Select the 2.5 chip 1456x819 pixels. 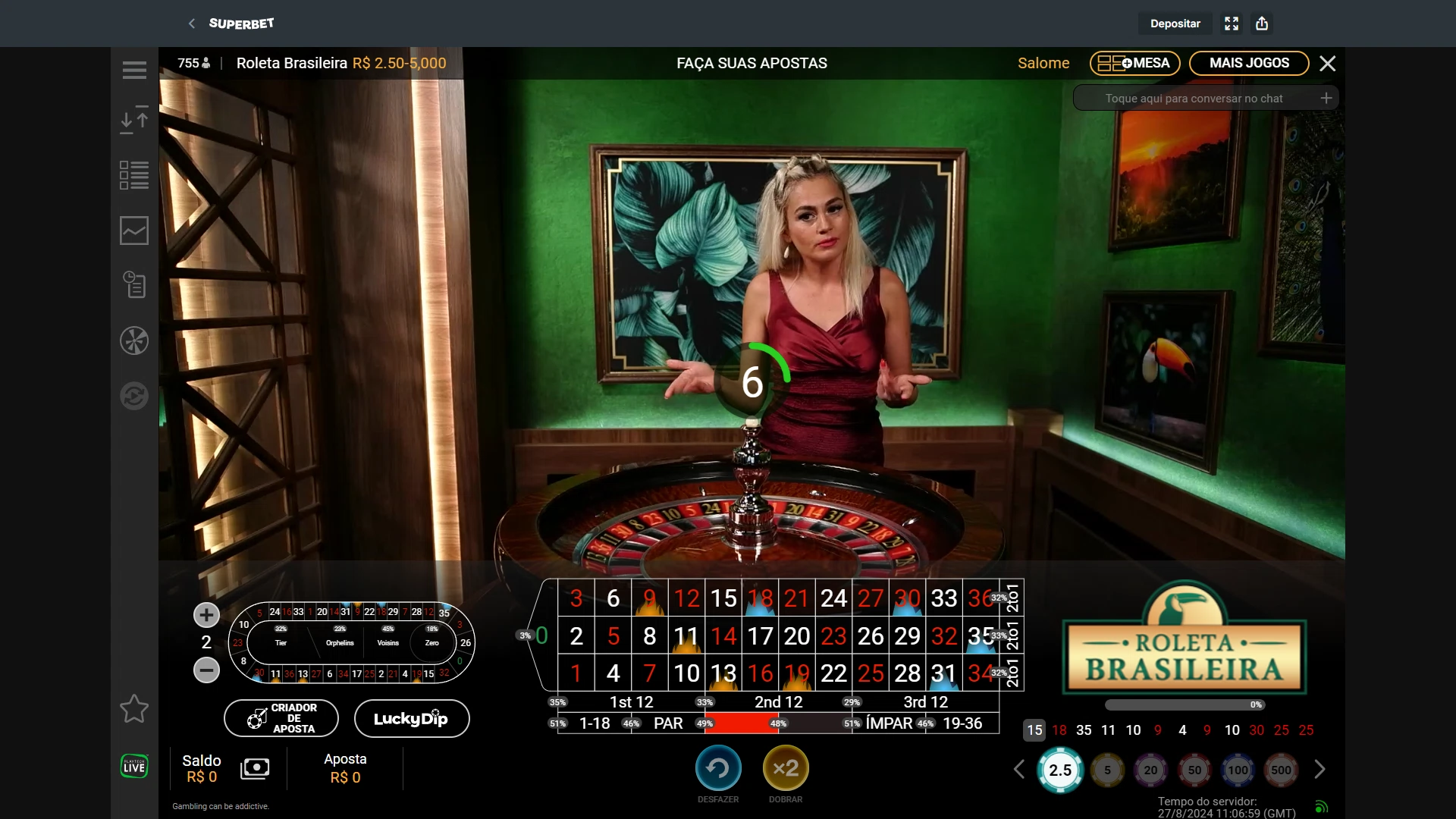click(1059, 770)
